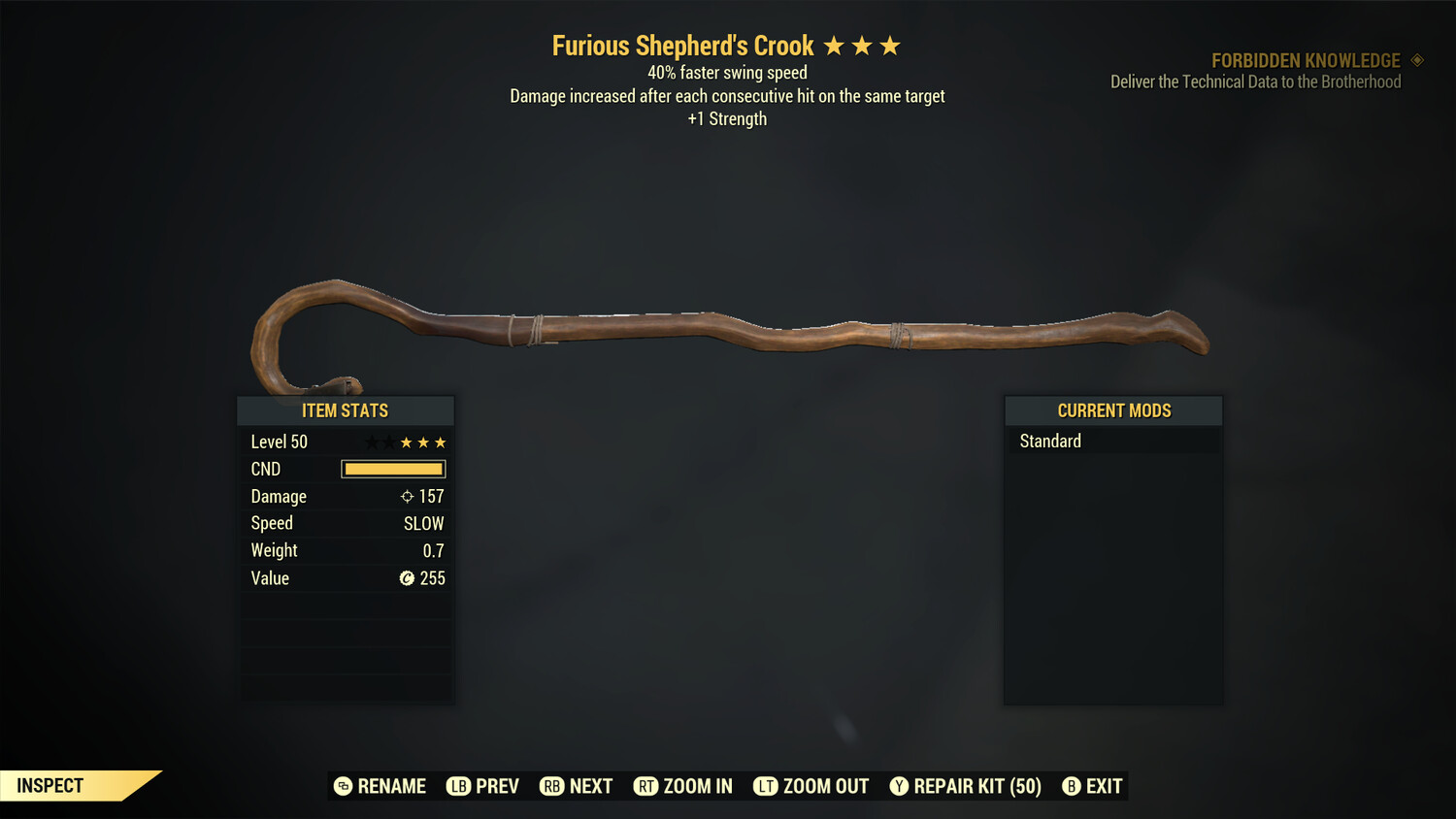Image resolution: width=1456 pixels, height=819 pixels.
Task: Toggle the last star beside Level 50
Action: (441, 442)
